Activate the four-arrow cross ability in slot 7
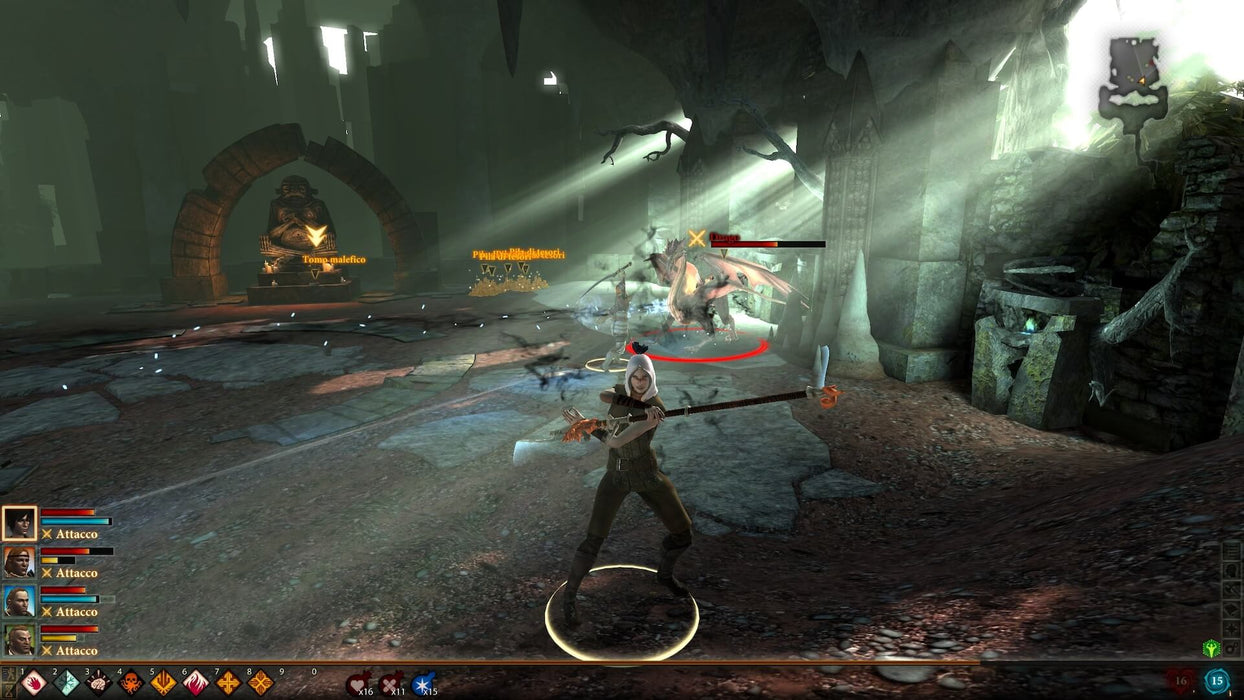 click(x=228, y=683)
